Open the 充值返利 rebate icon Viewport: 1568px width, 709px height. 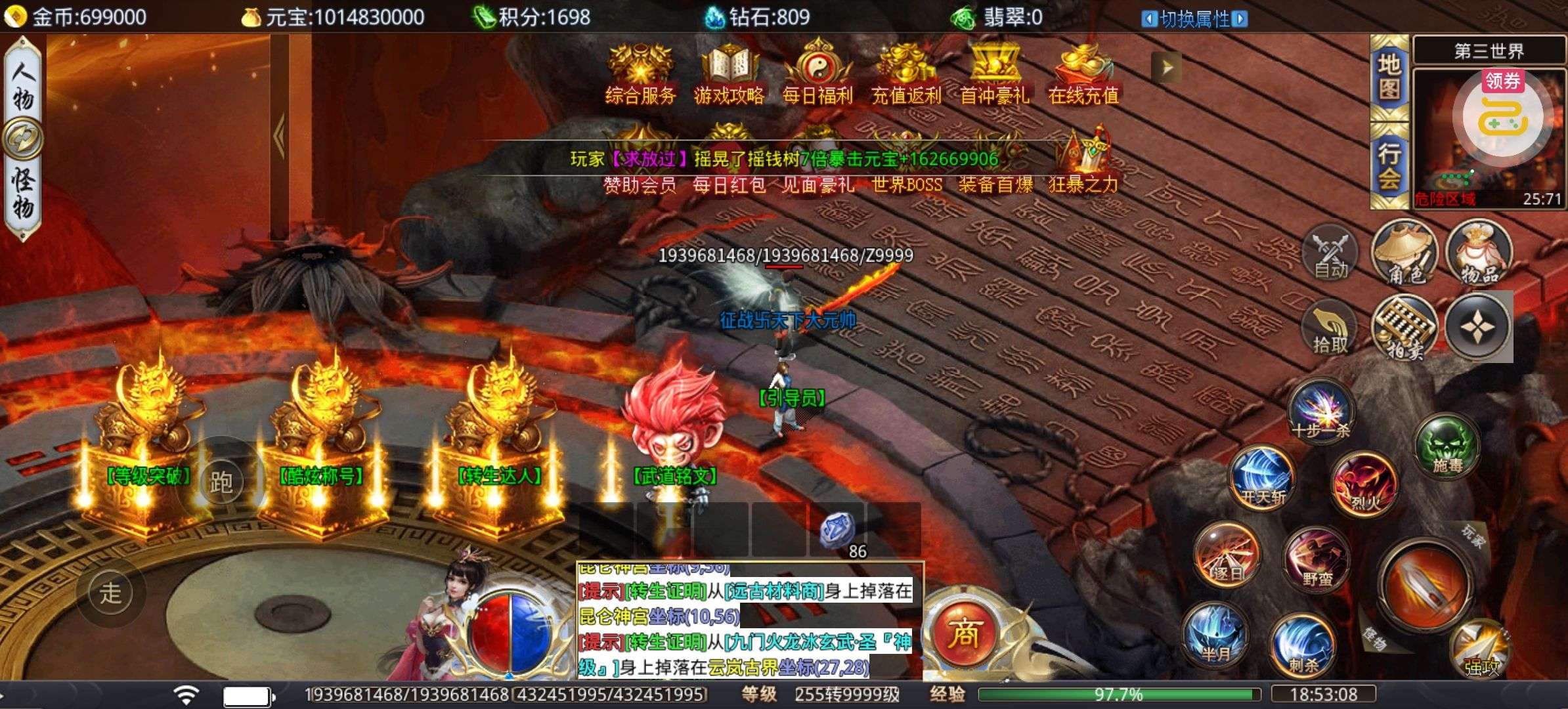pos(906,74)
